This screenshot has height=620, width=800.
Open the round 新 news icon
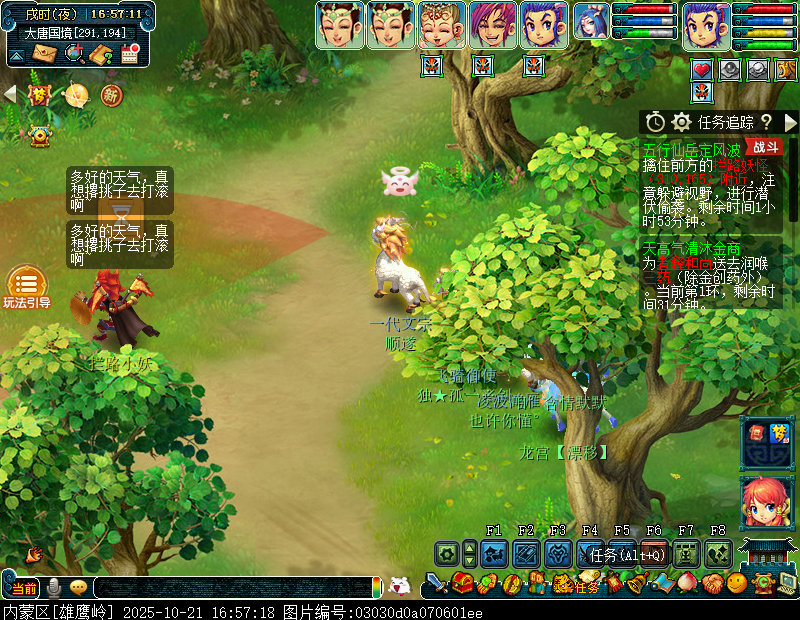(x=111, y=95)
